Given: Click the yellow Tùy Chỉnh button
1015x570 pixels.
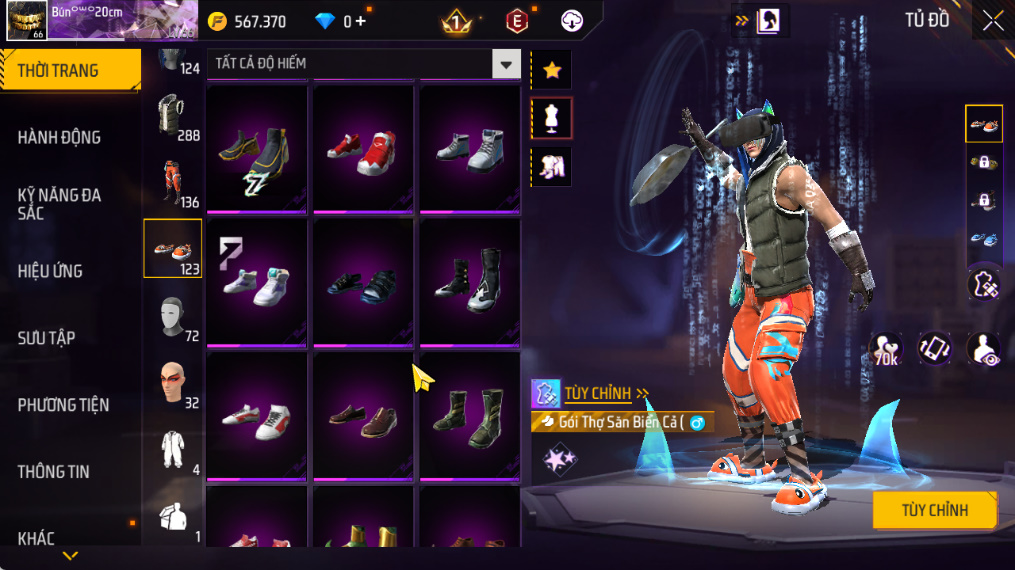Looking at the screenshot, I should (x=934, y=510).
